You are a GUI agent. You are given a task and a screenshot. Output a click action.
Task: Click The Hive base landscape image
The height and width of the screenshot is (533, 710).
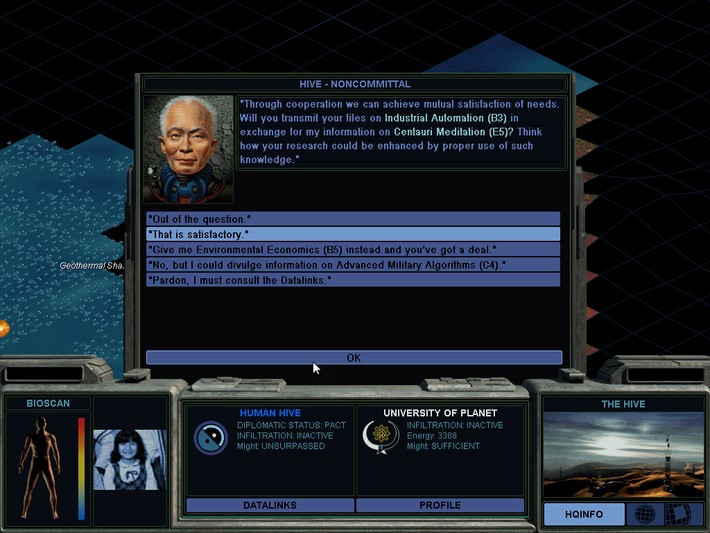[x=622, y=455]
